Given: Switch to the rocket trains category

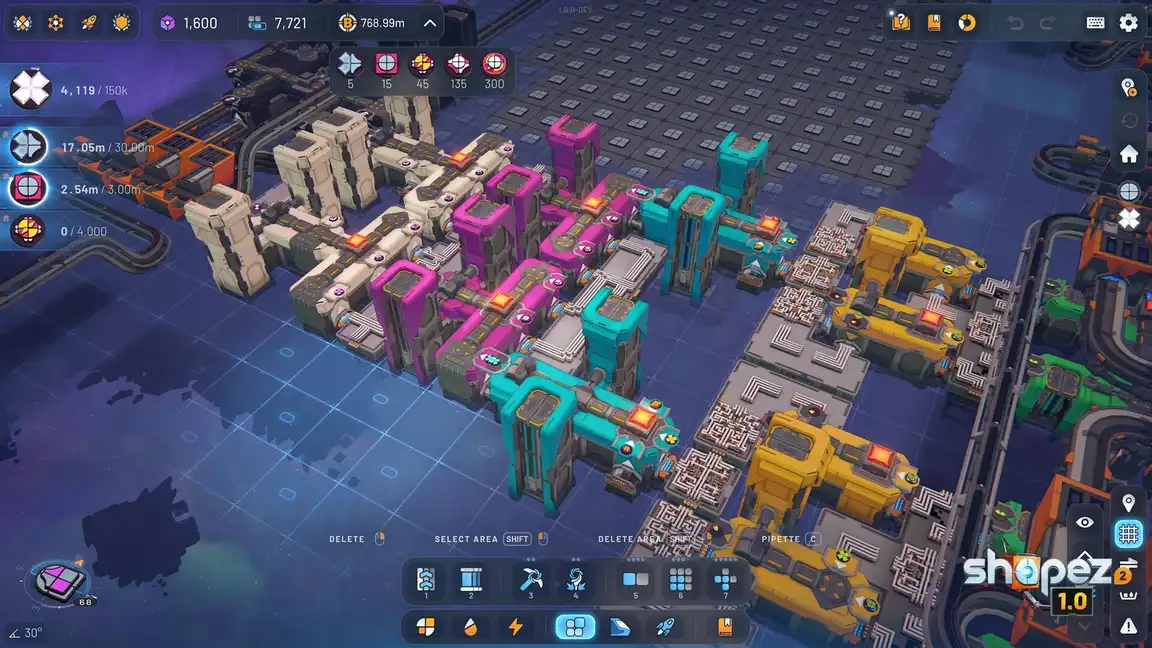Looking at the screenshot, I should tap(663, 627).
